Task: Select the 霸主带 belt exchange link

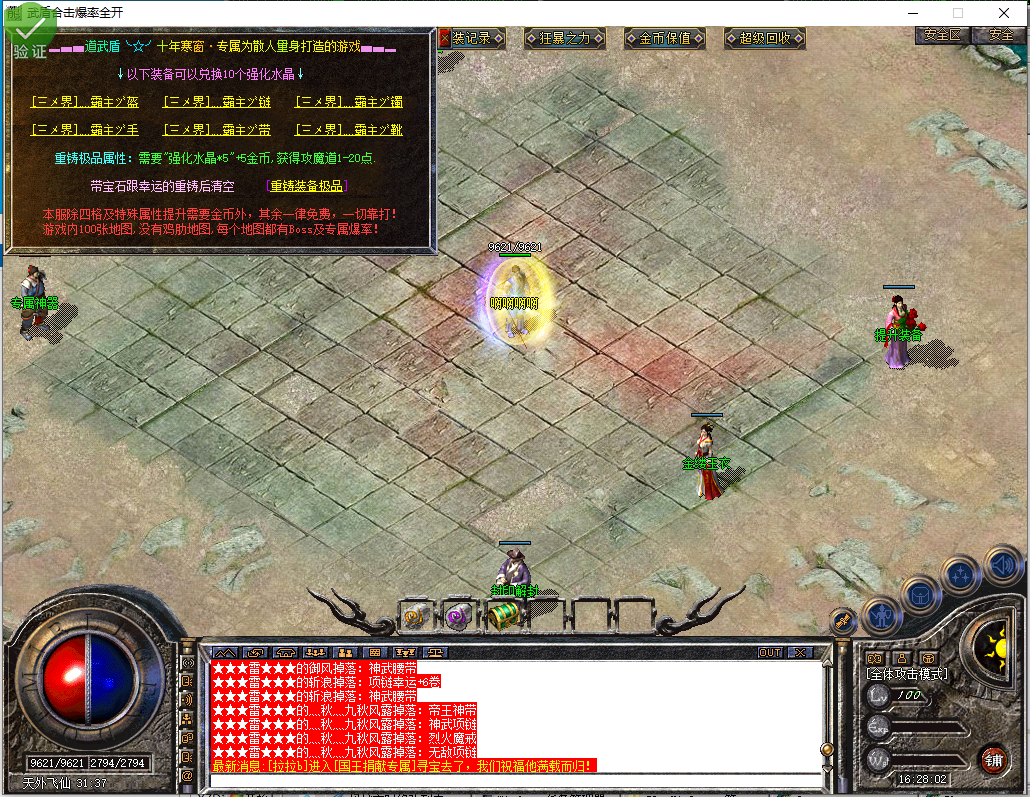Action: click(x=217, y=130)
